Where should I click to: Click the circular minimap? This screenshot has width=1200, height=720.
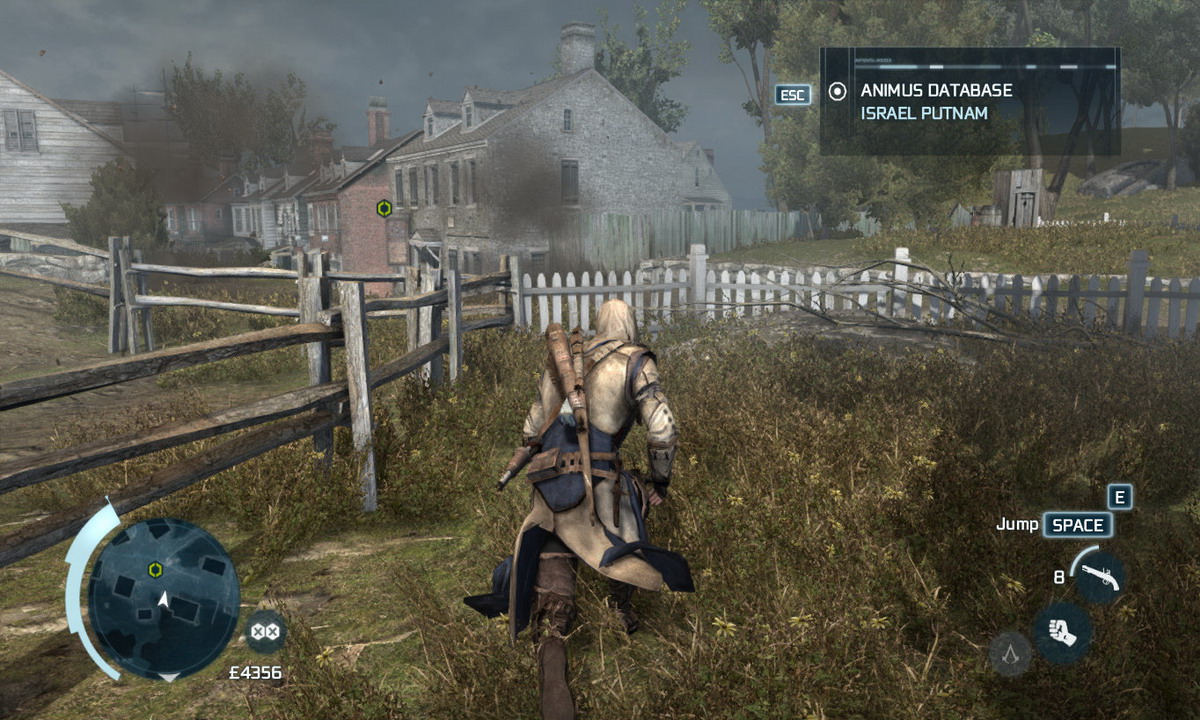(163, 598)
